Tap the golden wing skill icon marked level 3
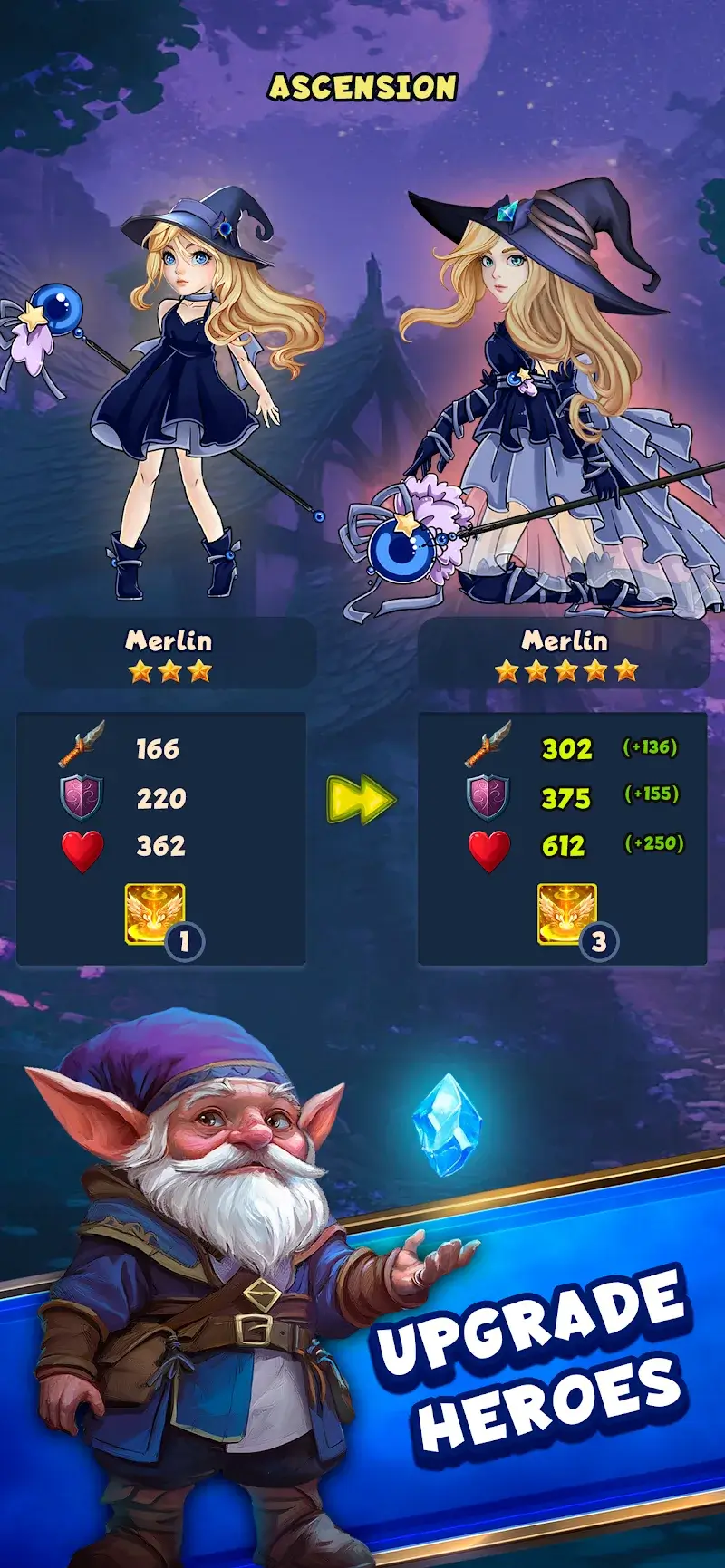The image size is (725, 1568). 567,915
